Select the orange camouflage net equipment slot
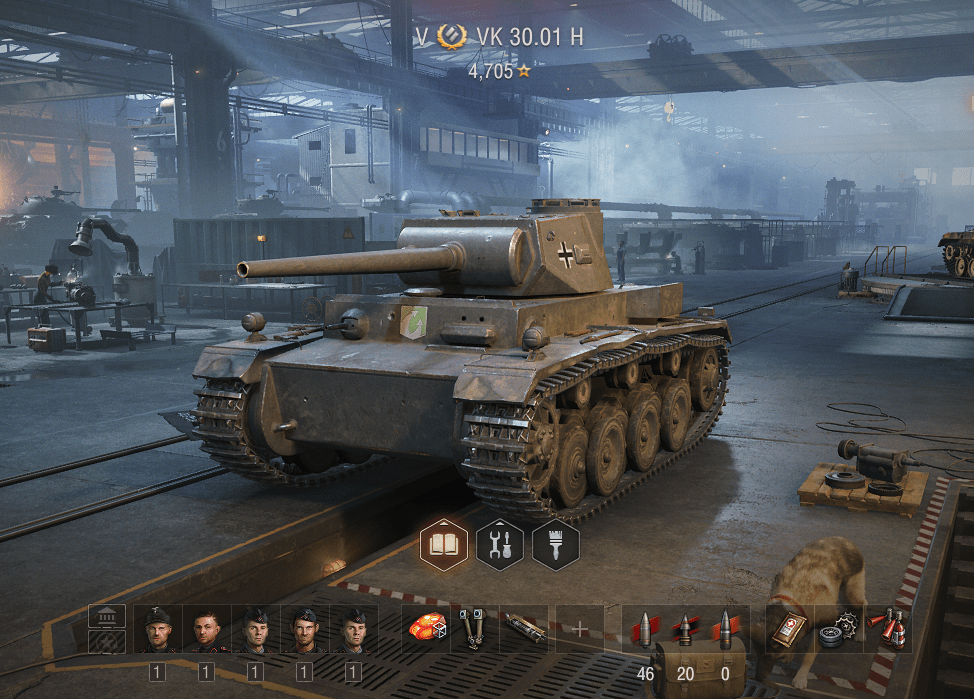The width and height of the screenshot is (974, 699). (427, 629)
